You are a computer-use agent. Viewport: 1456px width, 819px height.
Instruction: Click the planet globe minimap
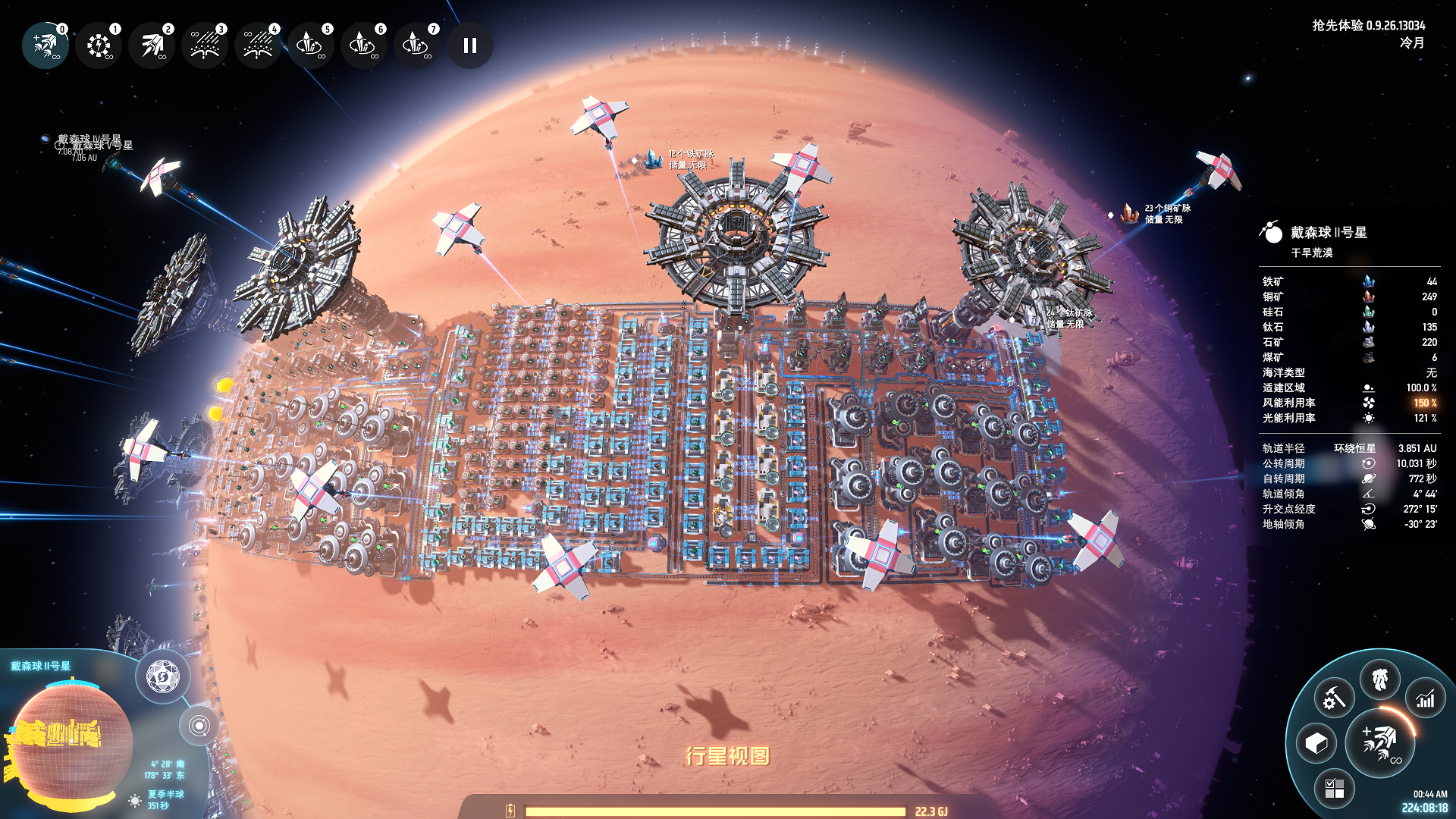click(x=68, y=739)
